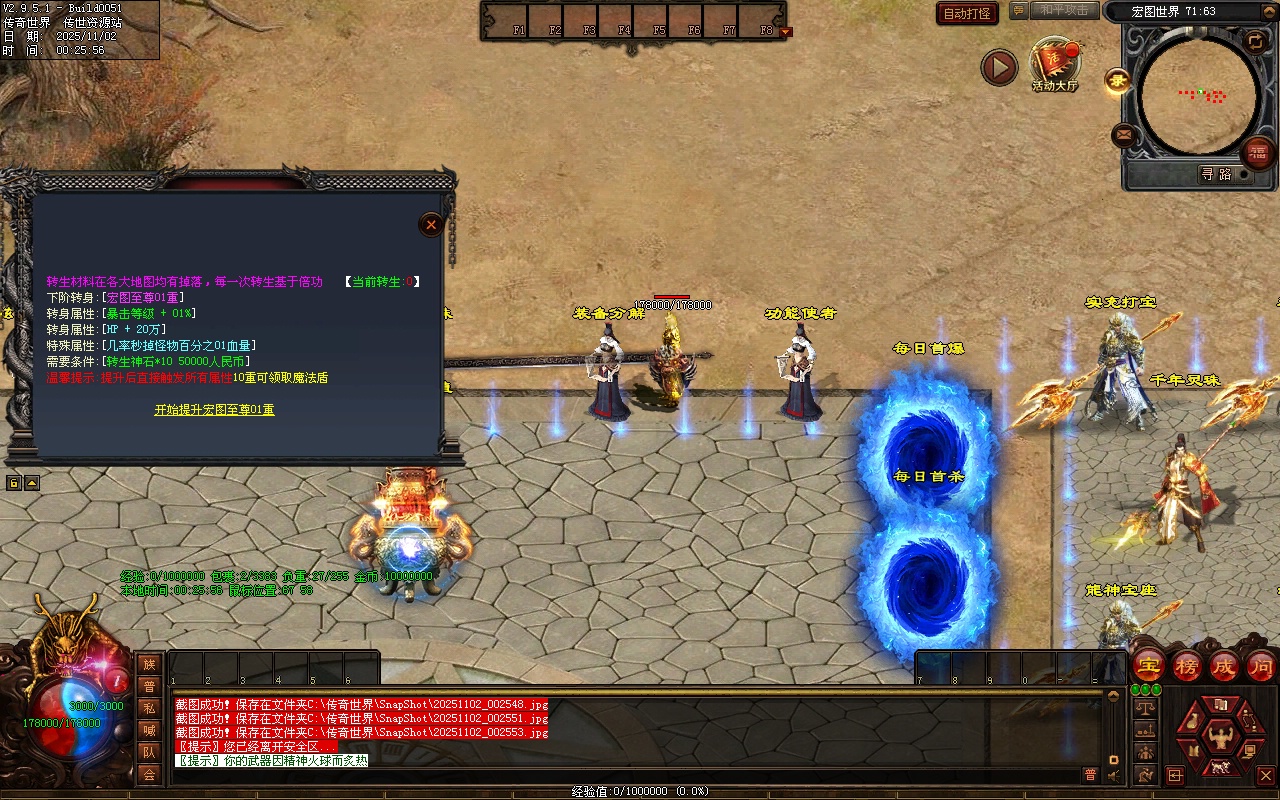Image resolution: width=1280 pixels, height=800 pixels.
Task: Activate the 寻路 pathfinding button
Action: pyautogui.click(x=1216, y=174)
